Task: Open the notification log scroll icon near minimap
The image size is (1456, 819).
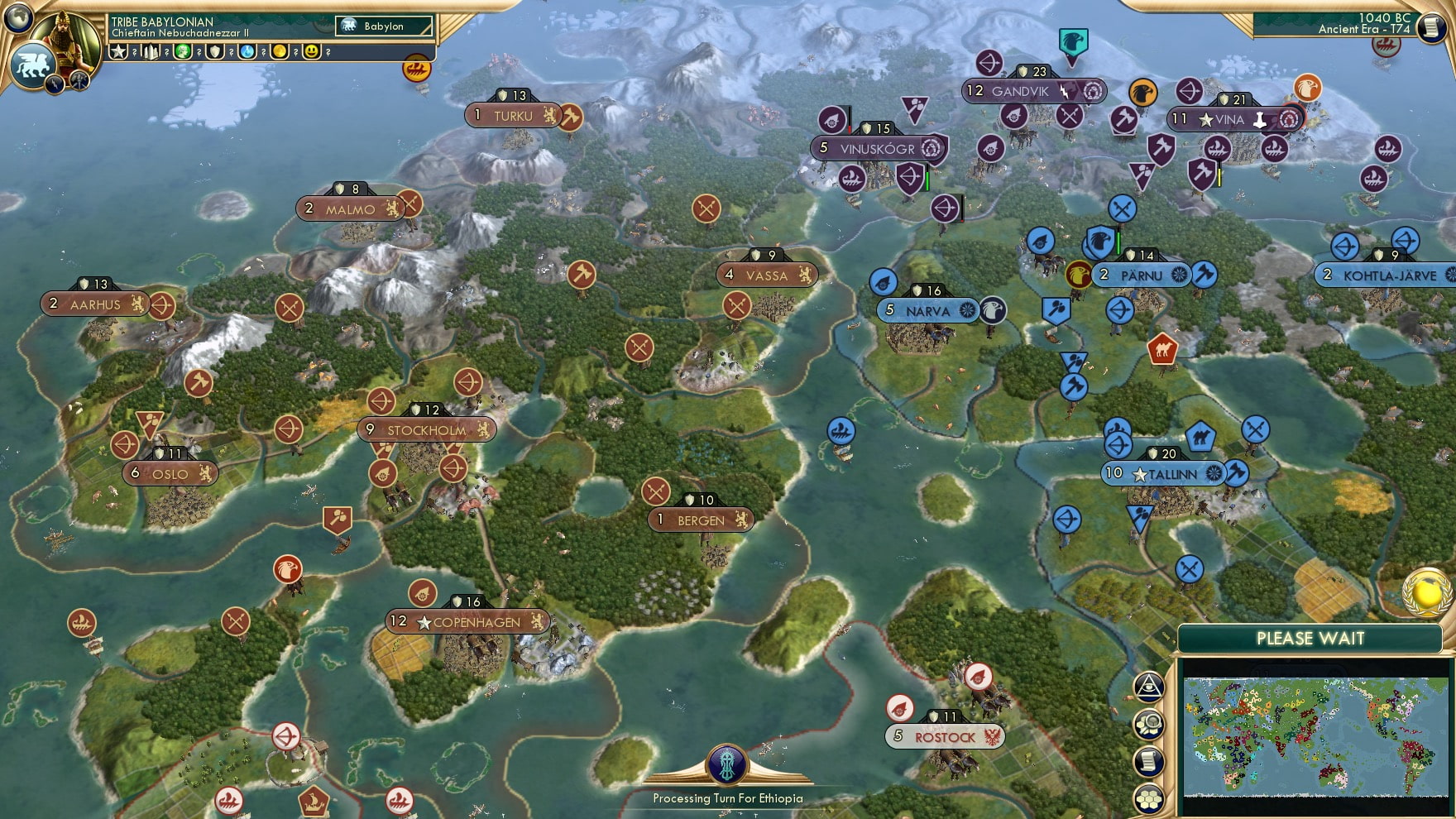Action: pos(1150,761)
